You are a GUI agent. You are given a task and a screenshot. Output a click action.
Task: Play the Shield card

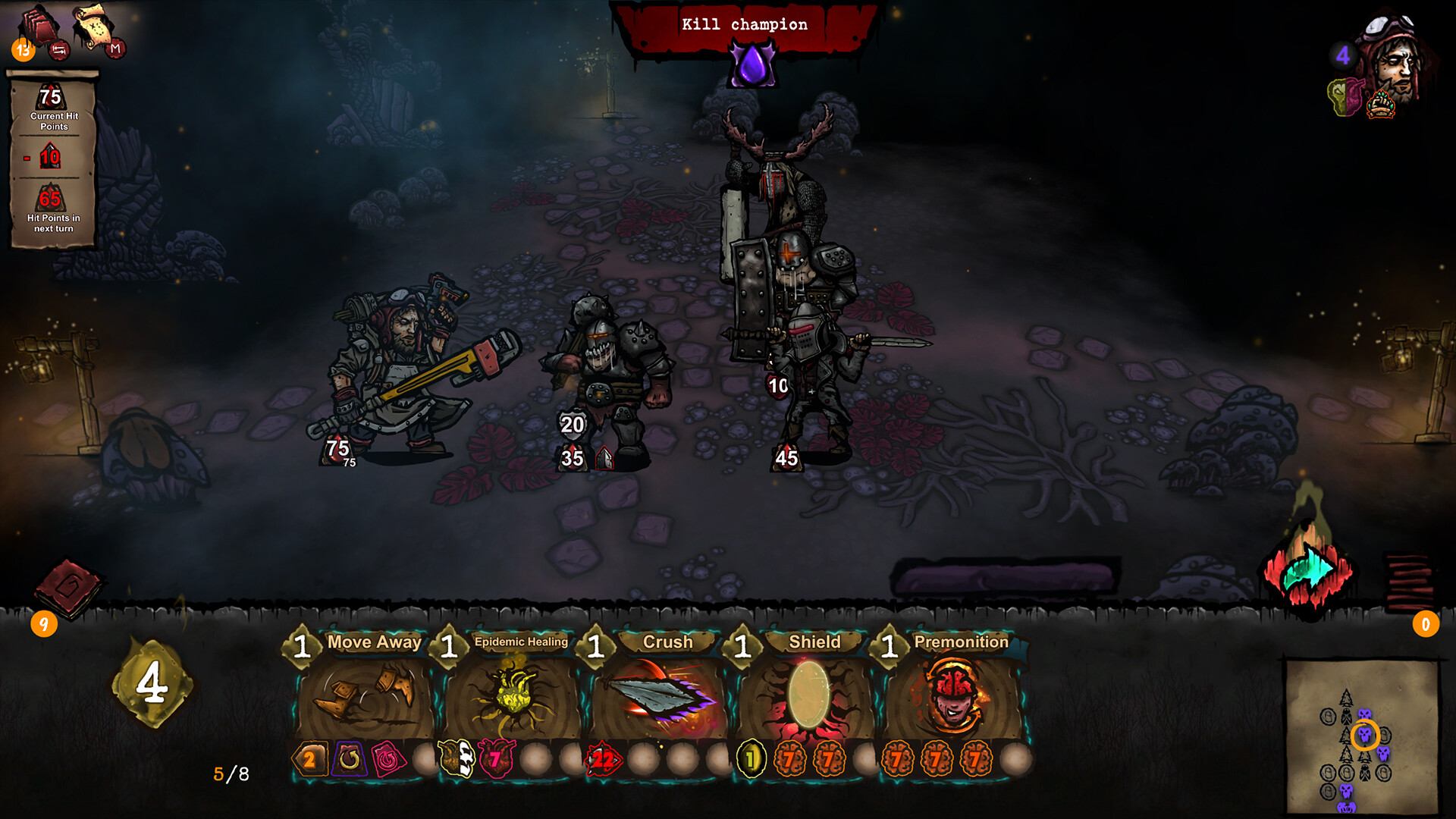(807, 694)
